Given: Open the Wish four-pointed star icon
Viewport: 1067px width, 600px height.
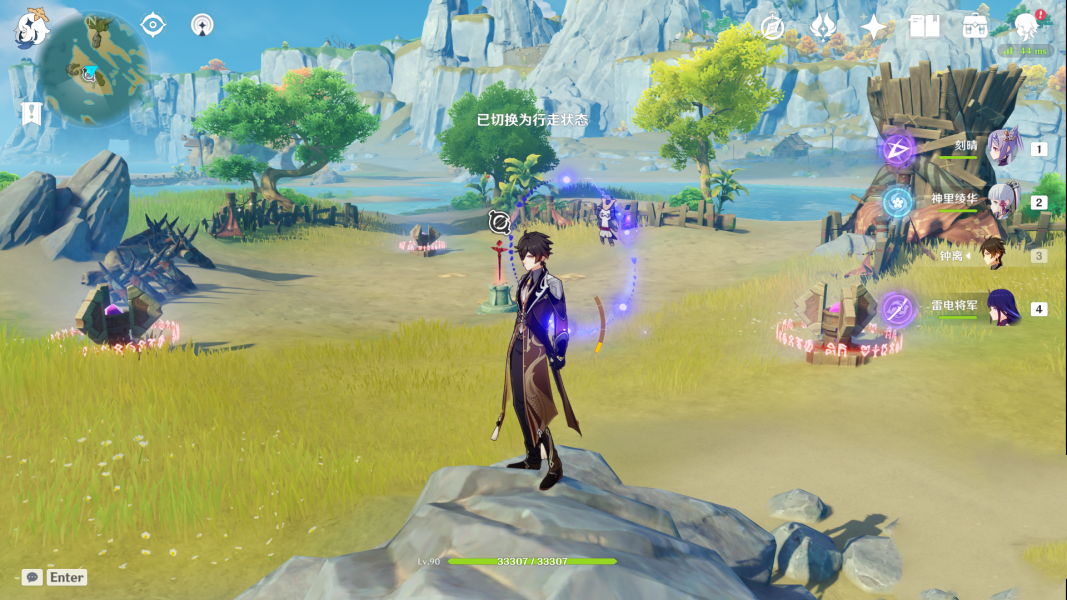Looking at the screenshot, I should click(874, 27).
